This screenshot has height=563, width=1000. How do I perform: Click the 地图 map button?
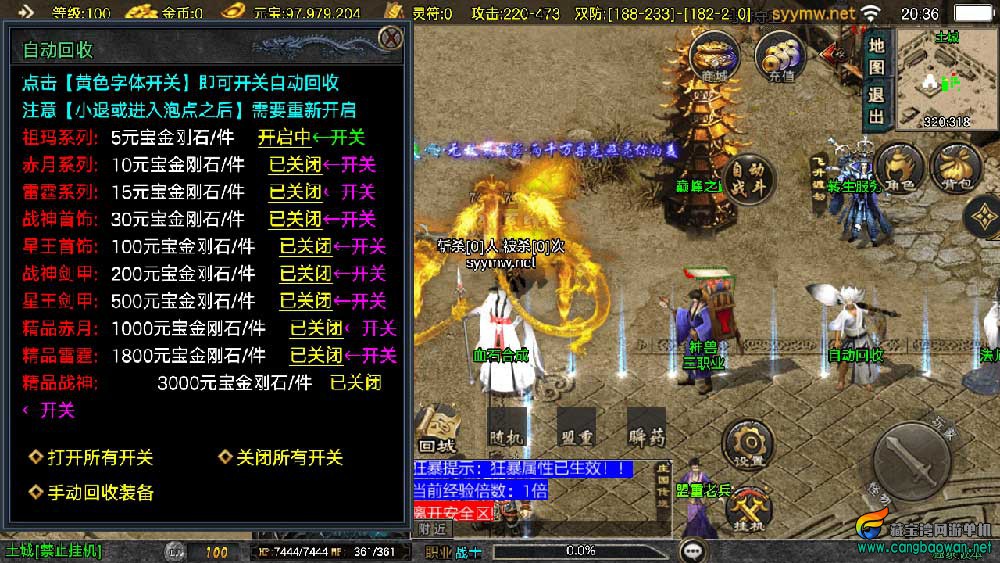876,57
